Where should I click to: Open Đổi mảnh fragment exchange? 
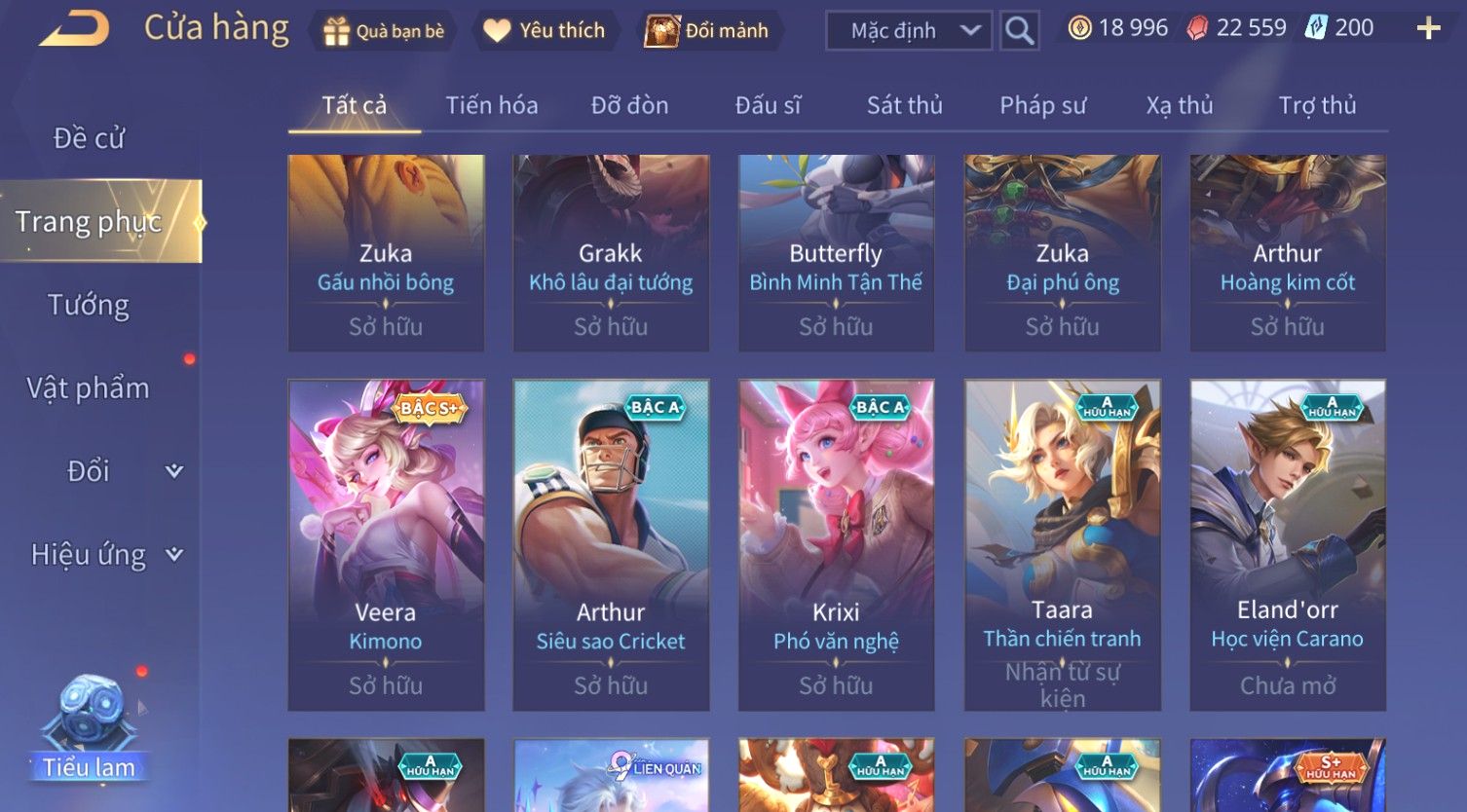click(707, 31)
